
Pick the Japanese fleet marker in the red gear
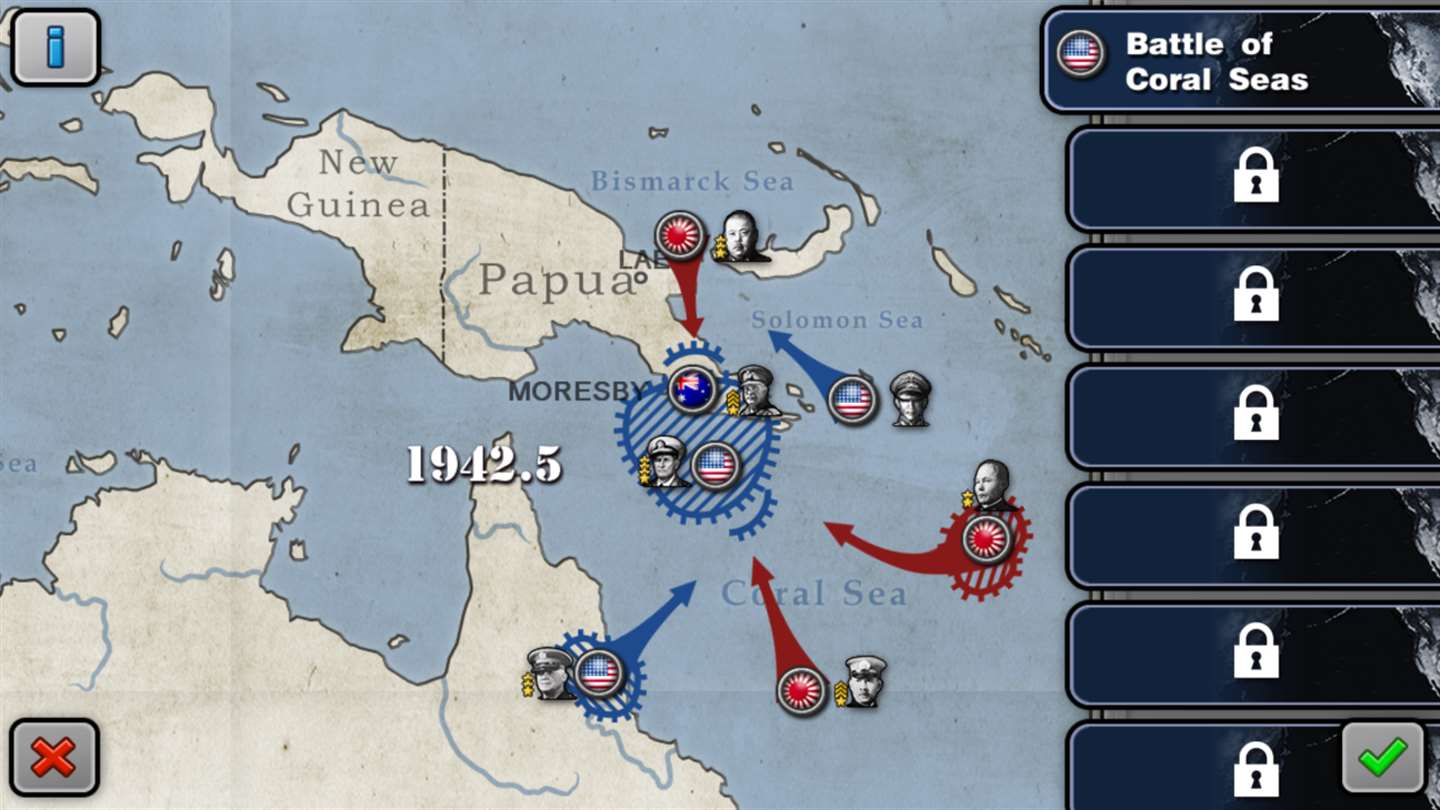987,539
